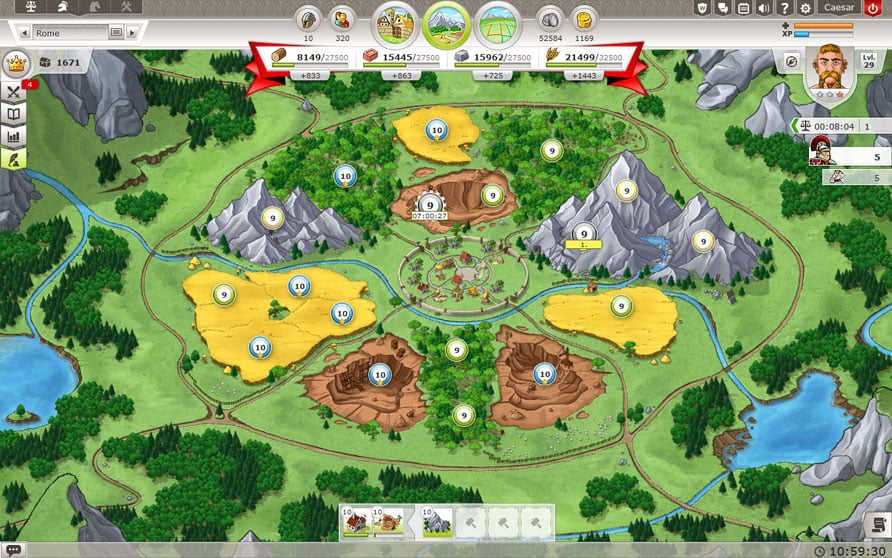This screenshot has height=558, width=892.
Task: Open the question mark help
Action: (x=784, y=8)
